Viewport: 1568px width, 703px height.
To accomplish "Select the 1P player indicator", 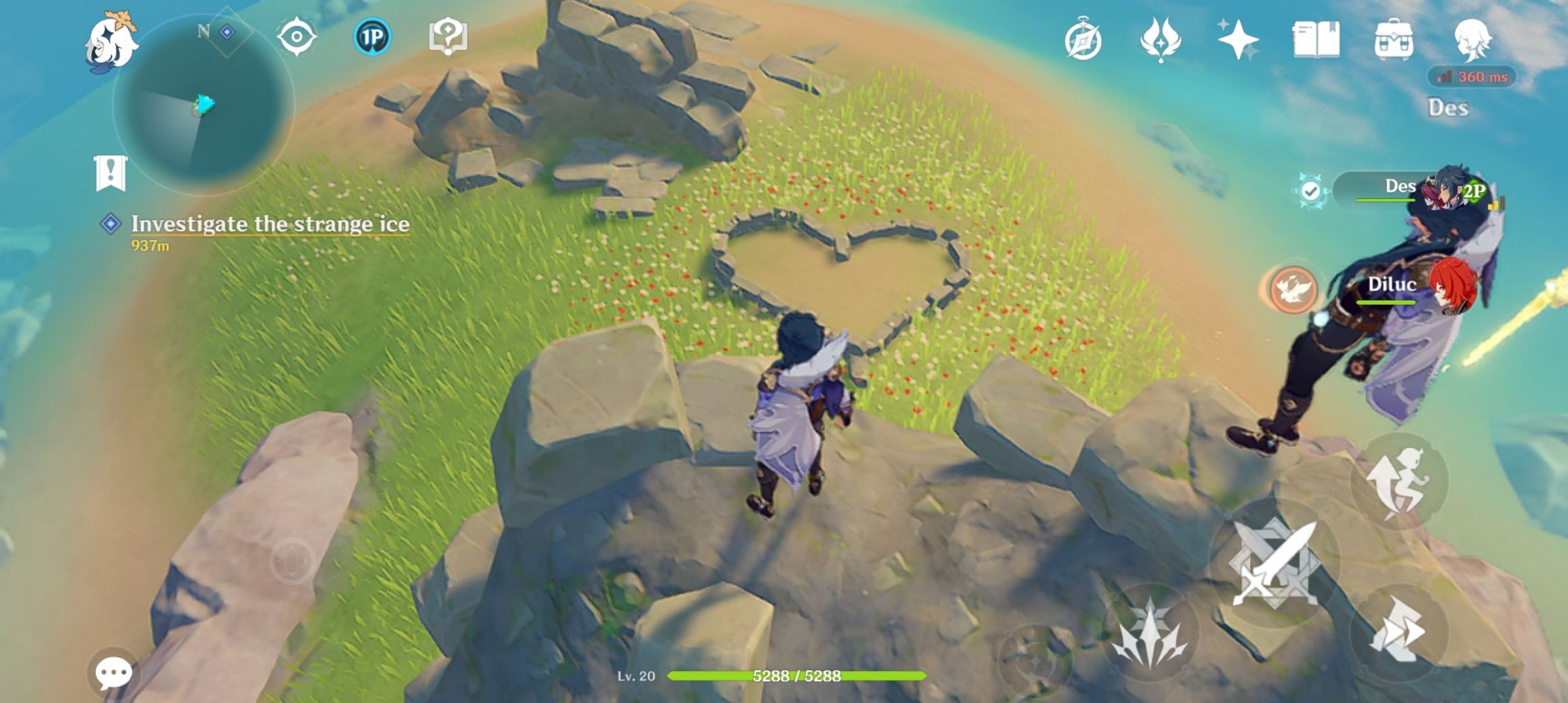I will pos(372,39).
